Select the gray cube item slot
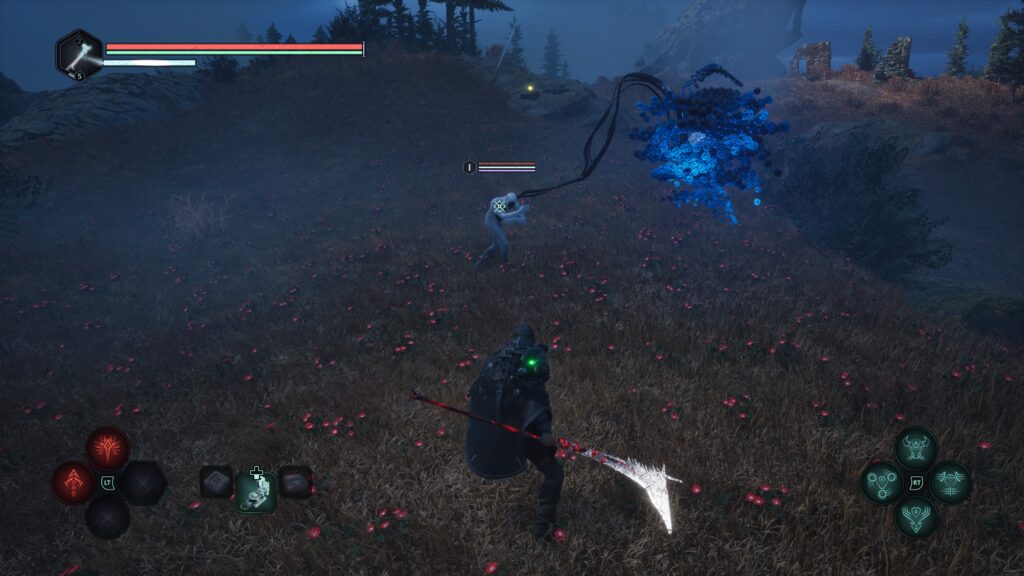The width and height of the screenshot is (1024, 576). [216, 482]
